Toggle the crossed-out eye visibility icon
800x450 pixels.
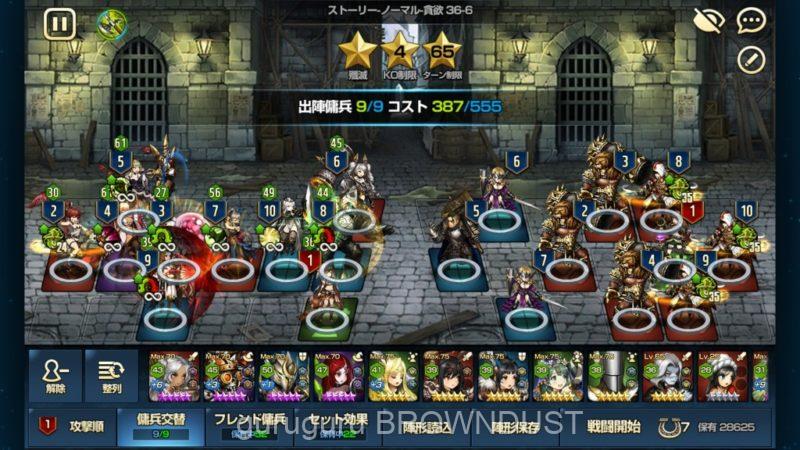(x=708, y=19)
